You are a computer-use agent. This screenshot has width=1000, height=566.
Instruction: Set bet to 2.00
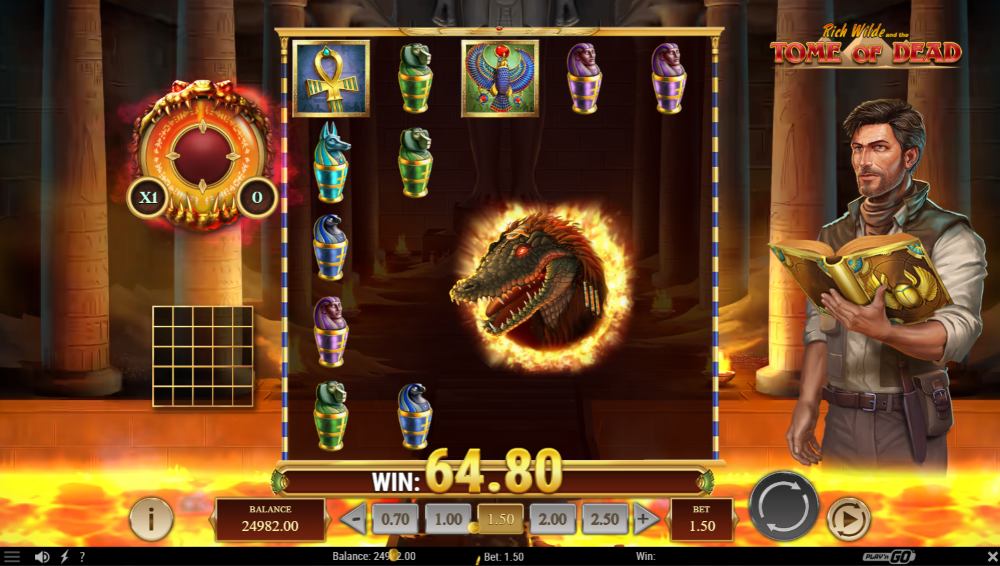coord(552,518)
